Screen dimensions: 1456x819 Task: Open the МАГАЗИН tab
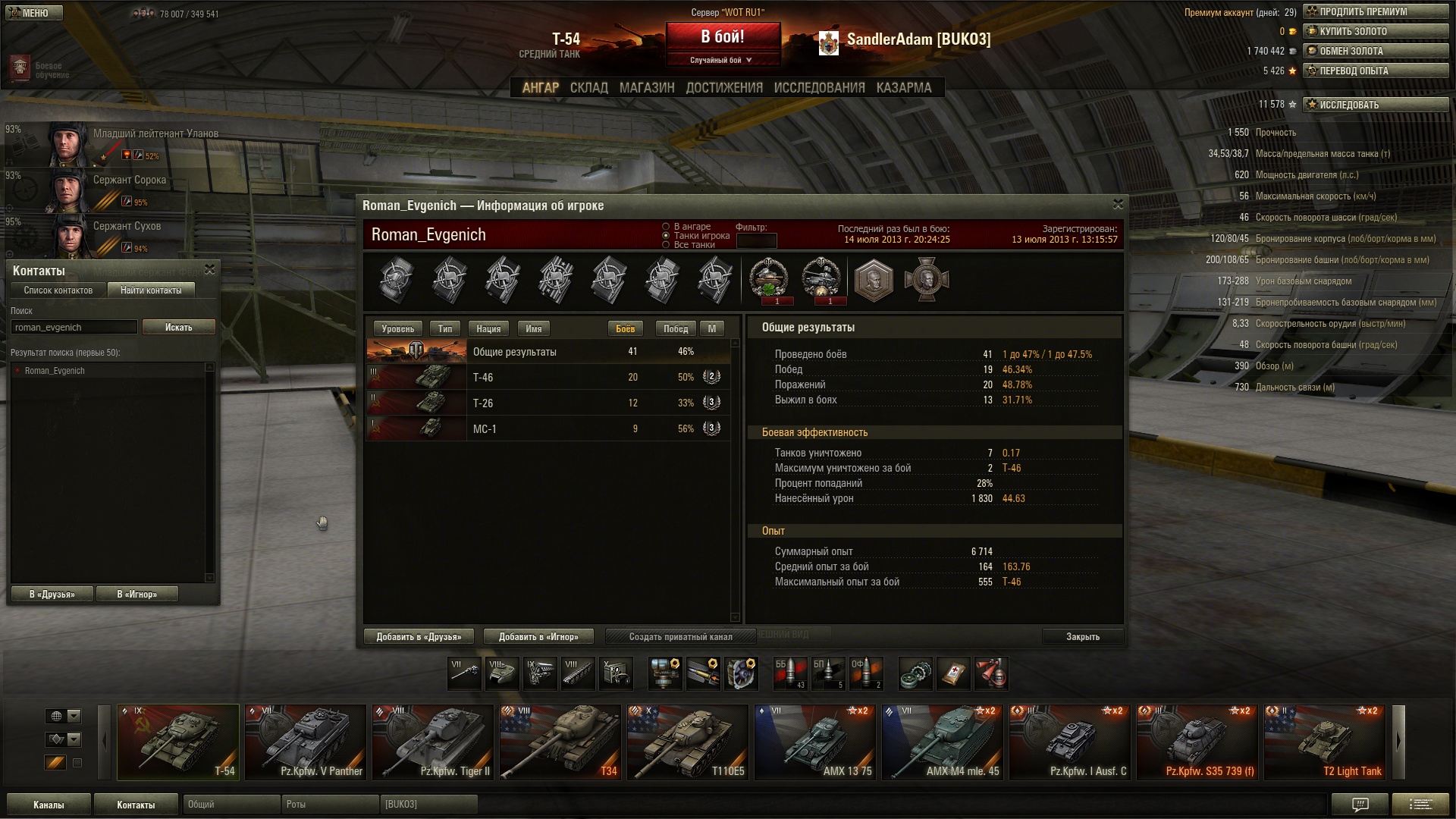pos(646,88)
